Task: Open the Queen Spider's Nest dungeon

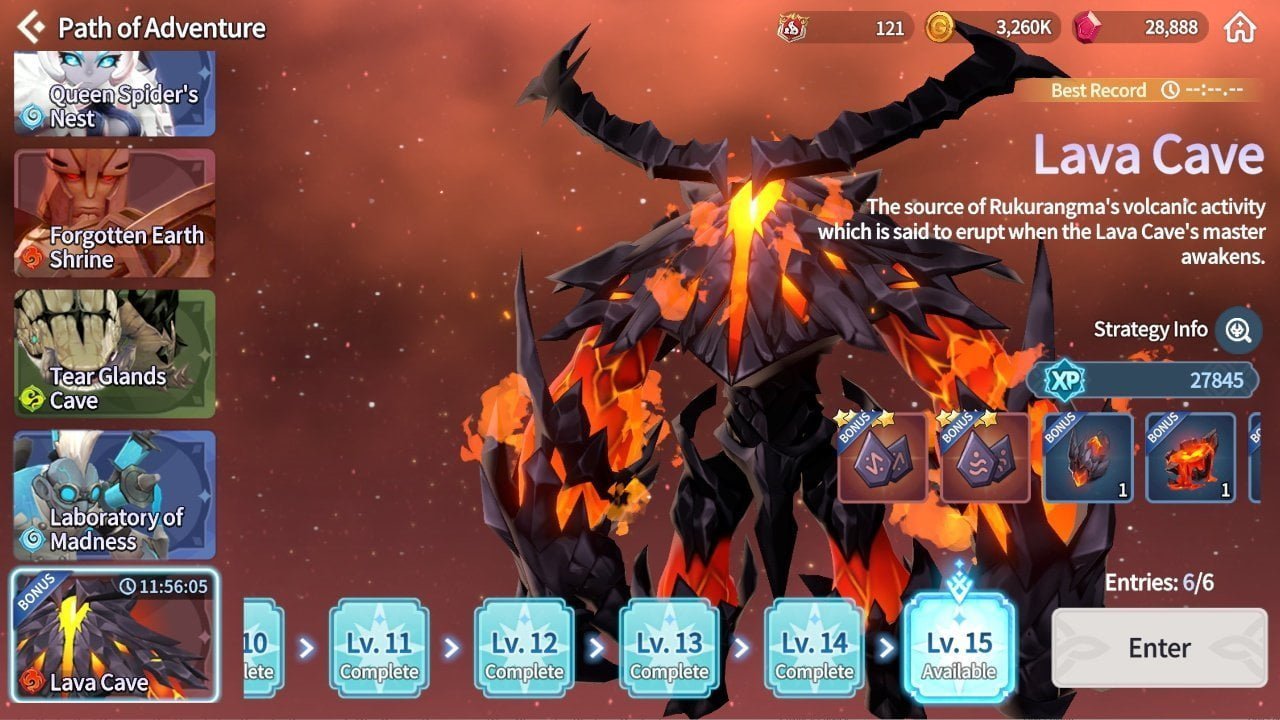Action: pyautogui.click(x=113, y=93)
